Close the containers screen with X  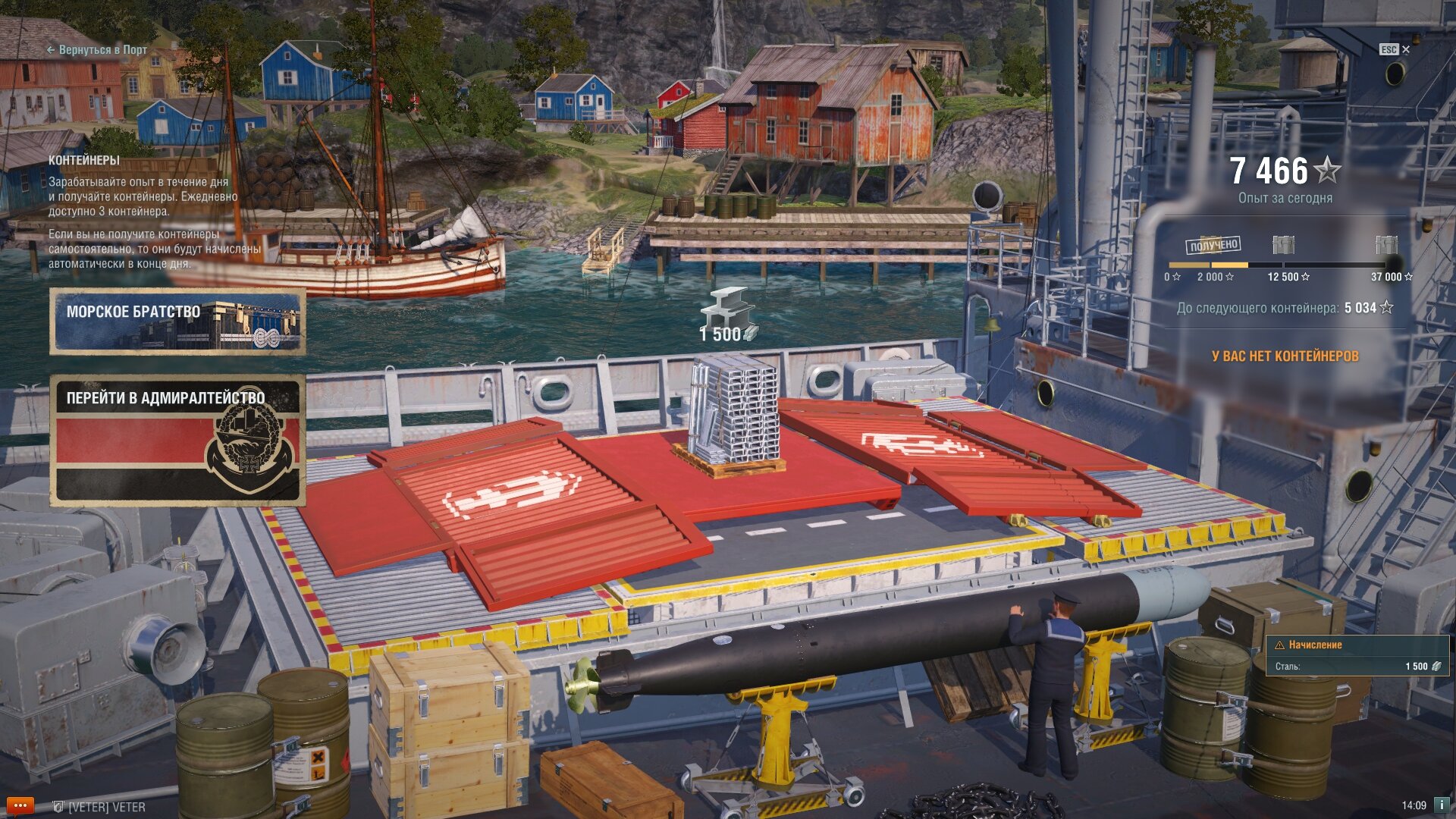[x=1405, y=49]
